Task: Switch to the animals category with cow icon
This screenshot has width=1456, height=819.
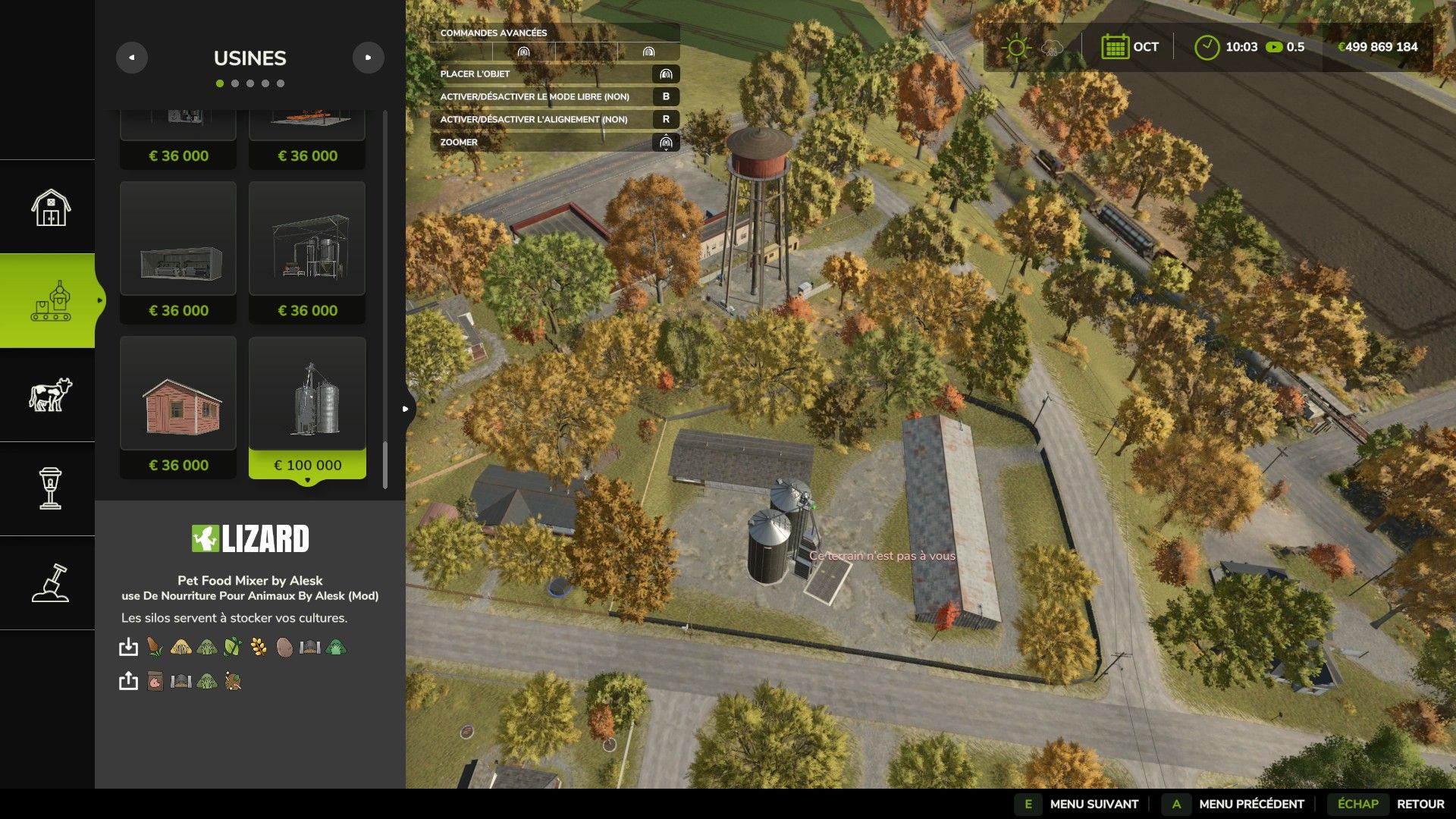Action: [x=50, y=395]
